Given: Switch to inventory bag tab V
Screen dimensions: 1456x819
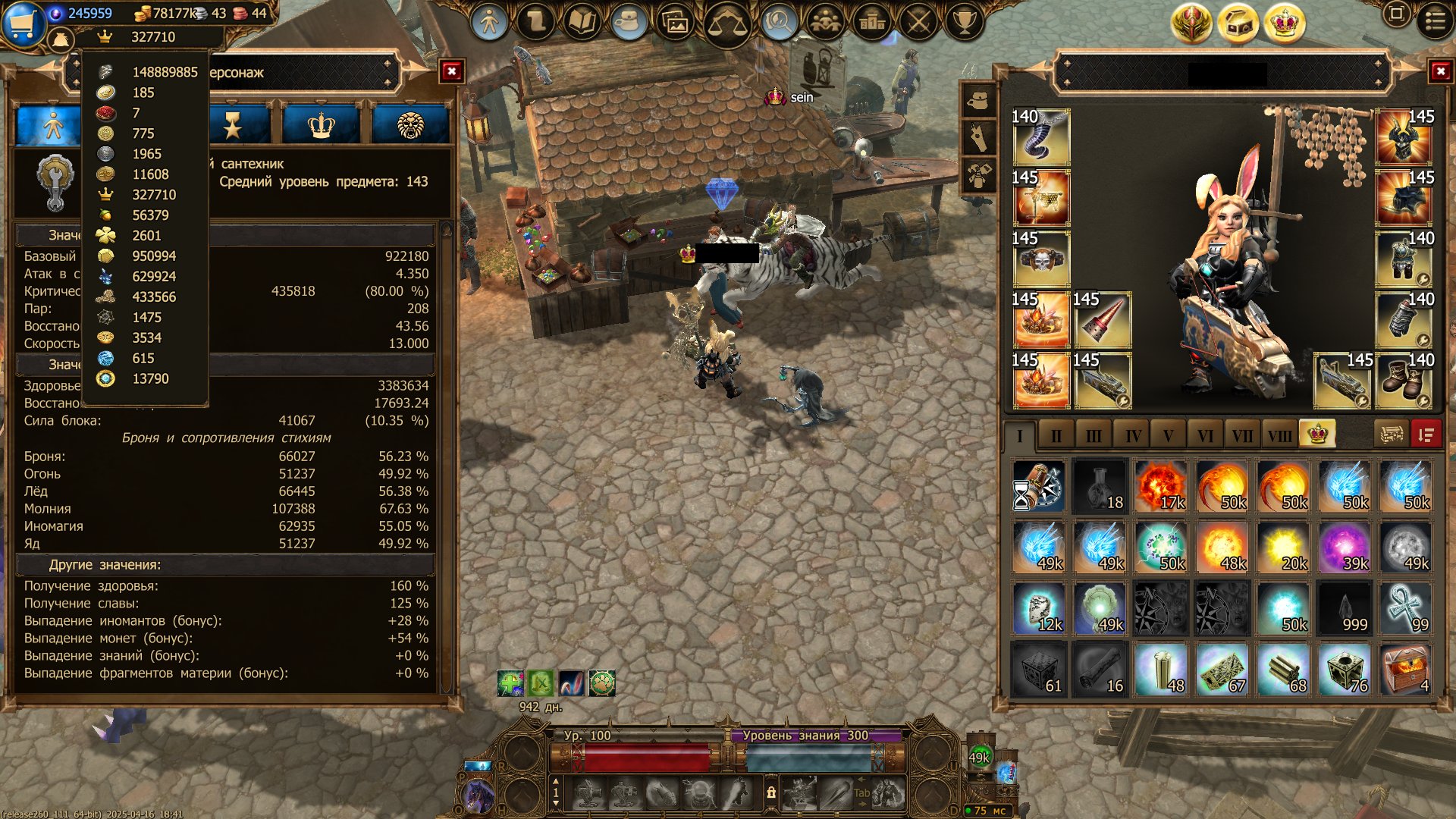Looking at the screenshot, I should tap(1168, 436).
